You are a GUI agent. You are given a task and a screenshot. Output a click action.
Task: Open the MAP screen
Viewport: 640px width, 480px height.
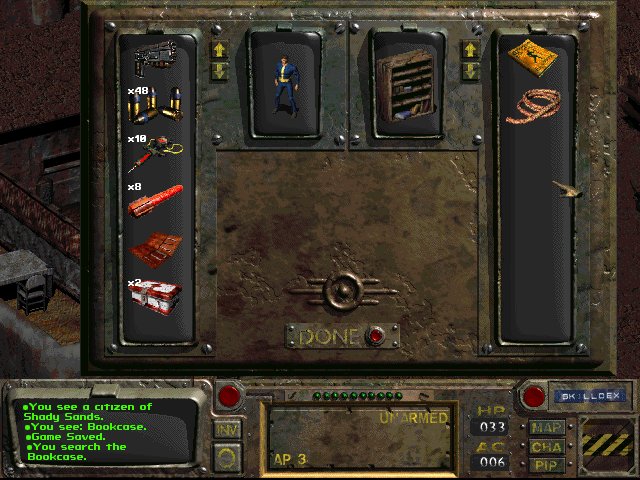click(548, 428)
